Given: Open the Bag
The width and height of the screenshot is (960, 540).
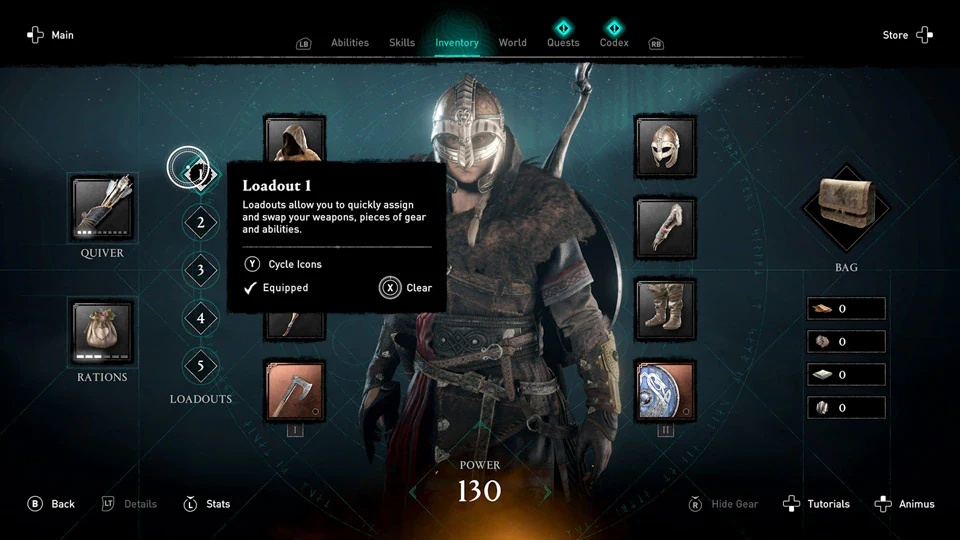Looking at the screenshot, I should pyautogui.click(x=846, y=209).
